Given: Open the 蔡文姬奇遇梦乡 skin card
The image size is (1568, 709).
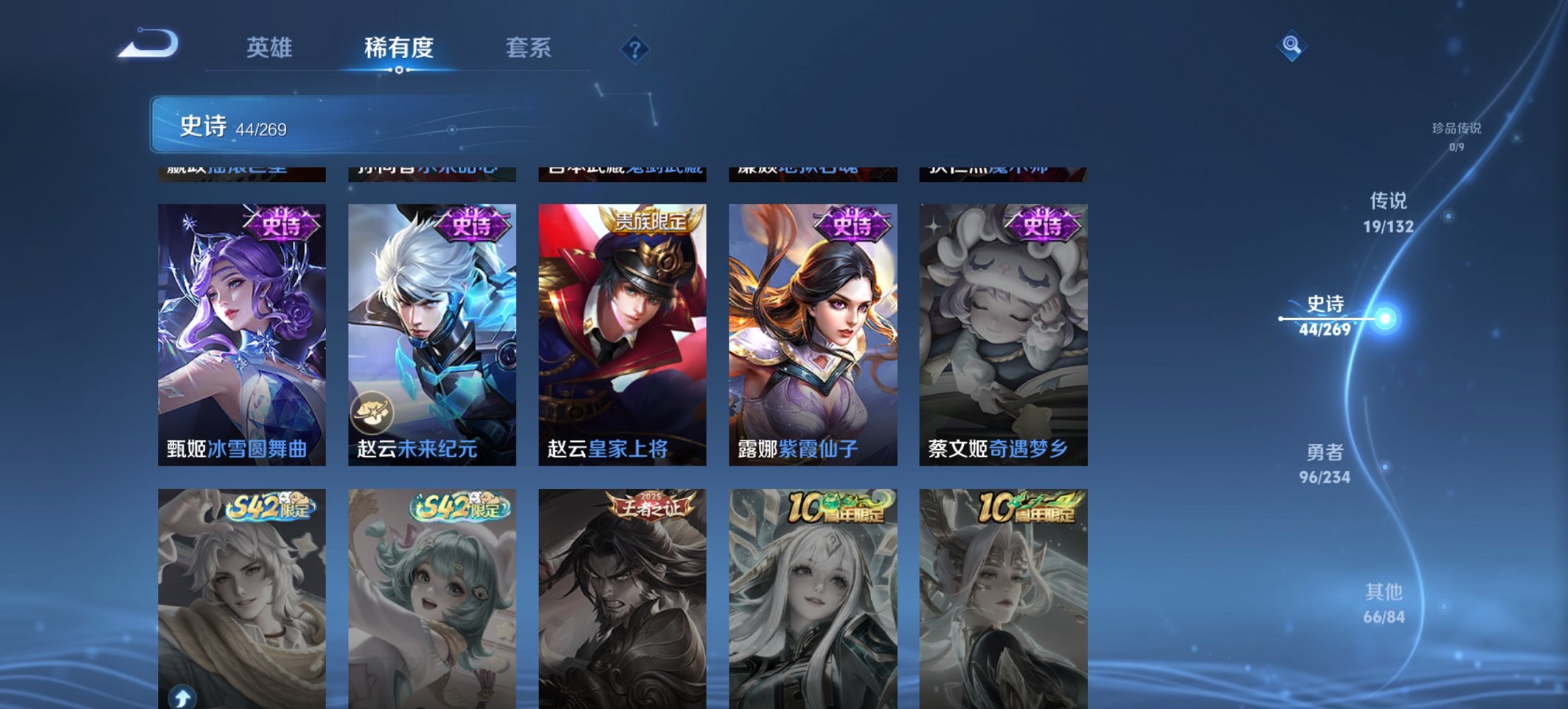Looking at the screenshot, I should tap(1004, 328).
